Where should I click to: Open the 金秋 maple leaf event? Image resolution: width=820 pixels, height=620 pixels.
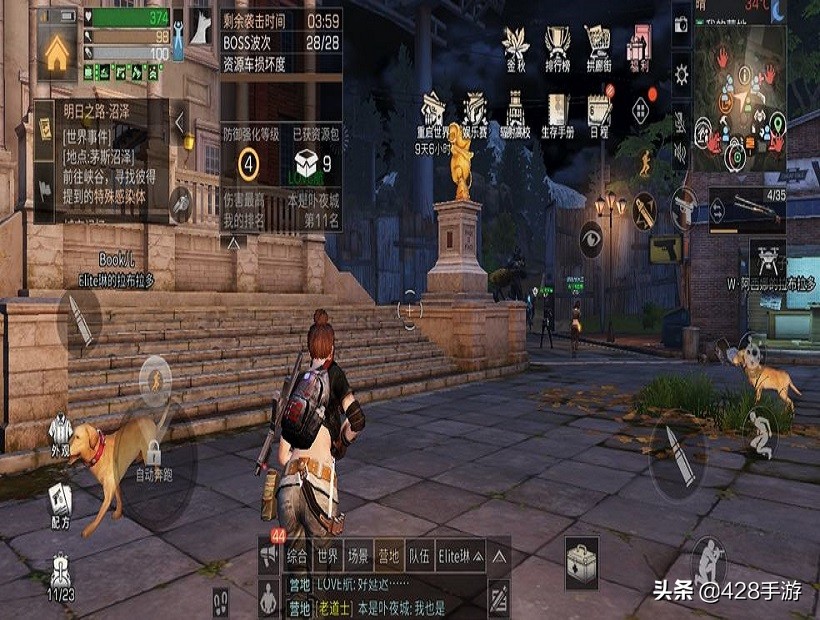coord(516,47)
